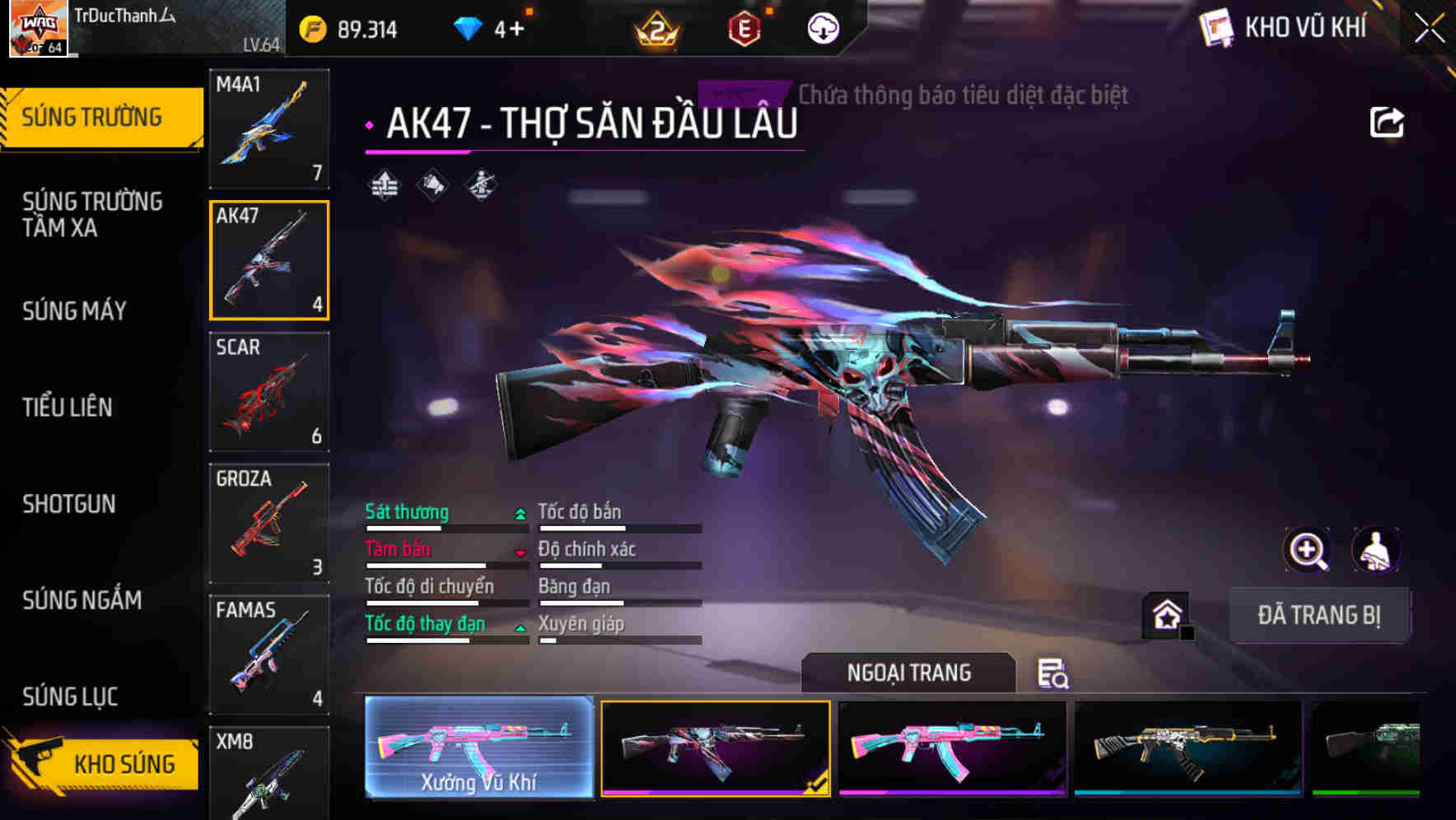The width and height of the screenshot is (1456, 820).
Task: Click the share weapon icon top right
Action: pyautogui.click(x=1388, y=121)
